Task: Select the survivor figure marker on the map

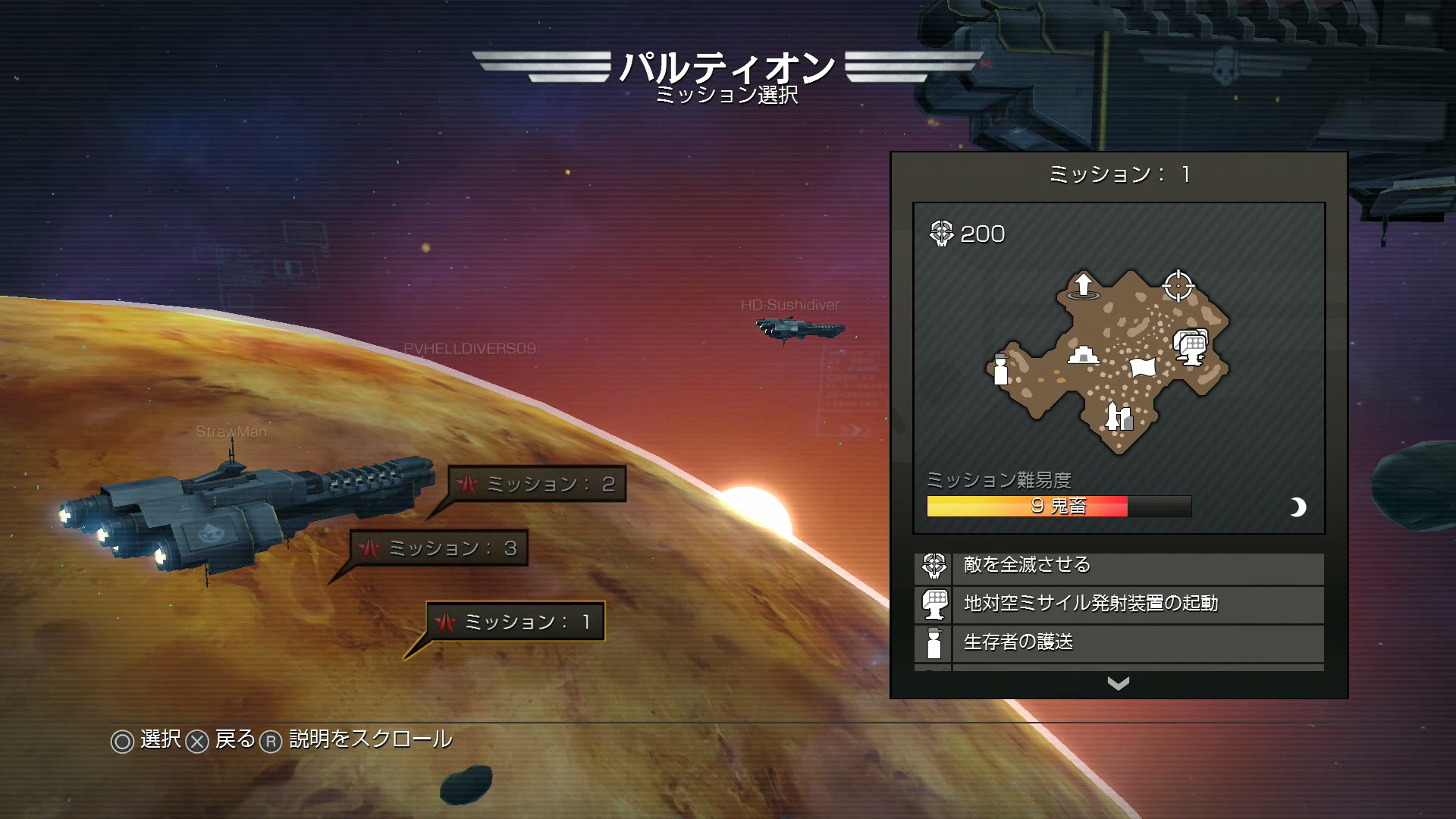Action: tap(1001, 369)
